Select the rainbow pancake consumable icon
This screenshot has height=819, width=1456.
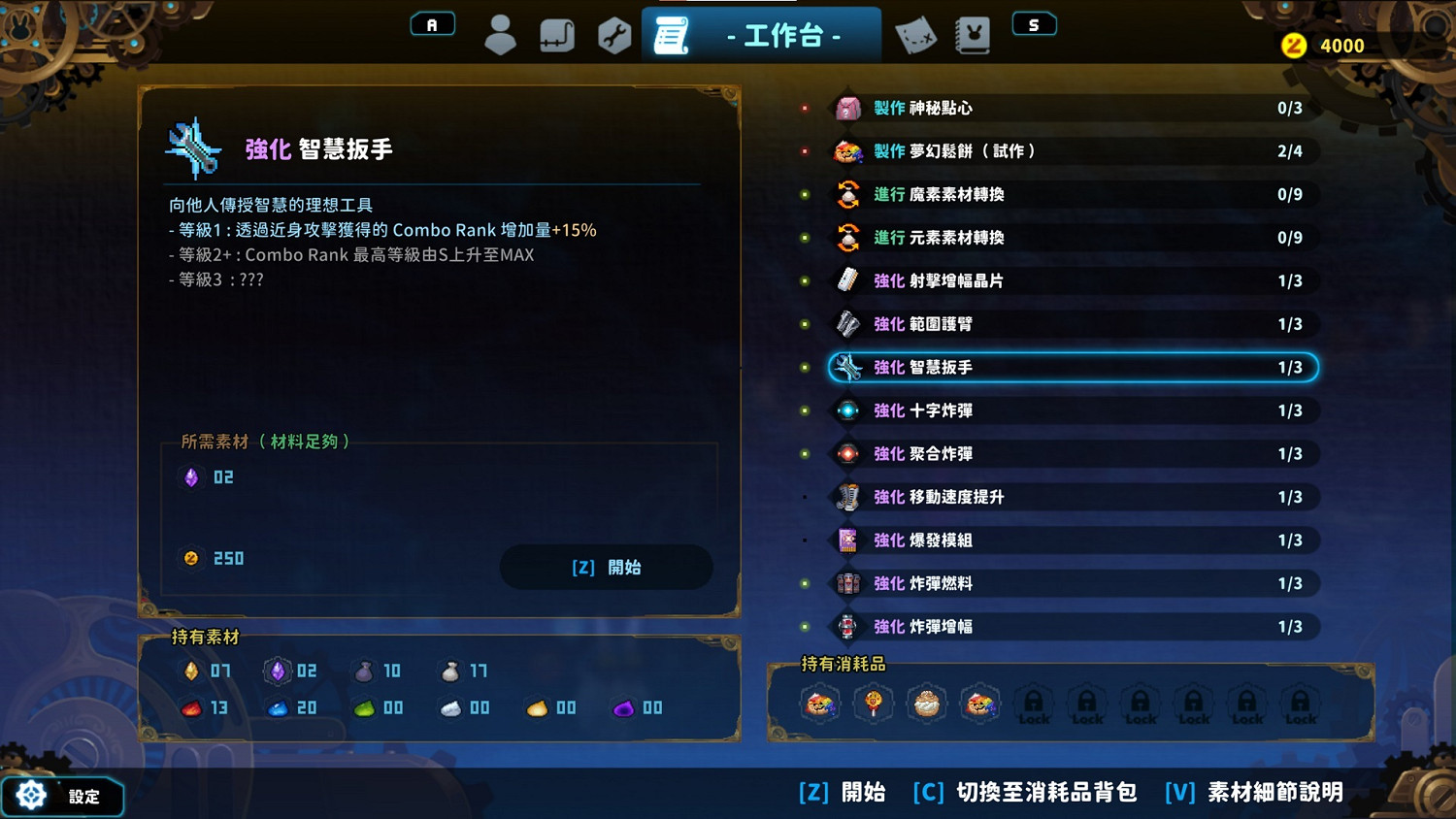[x=820, y=704]
